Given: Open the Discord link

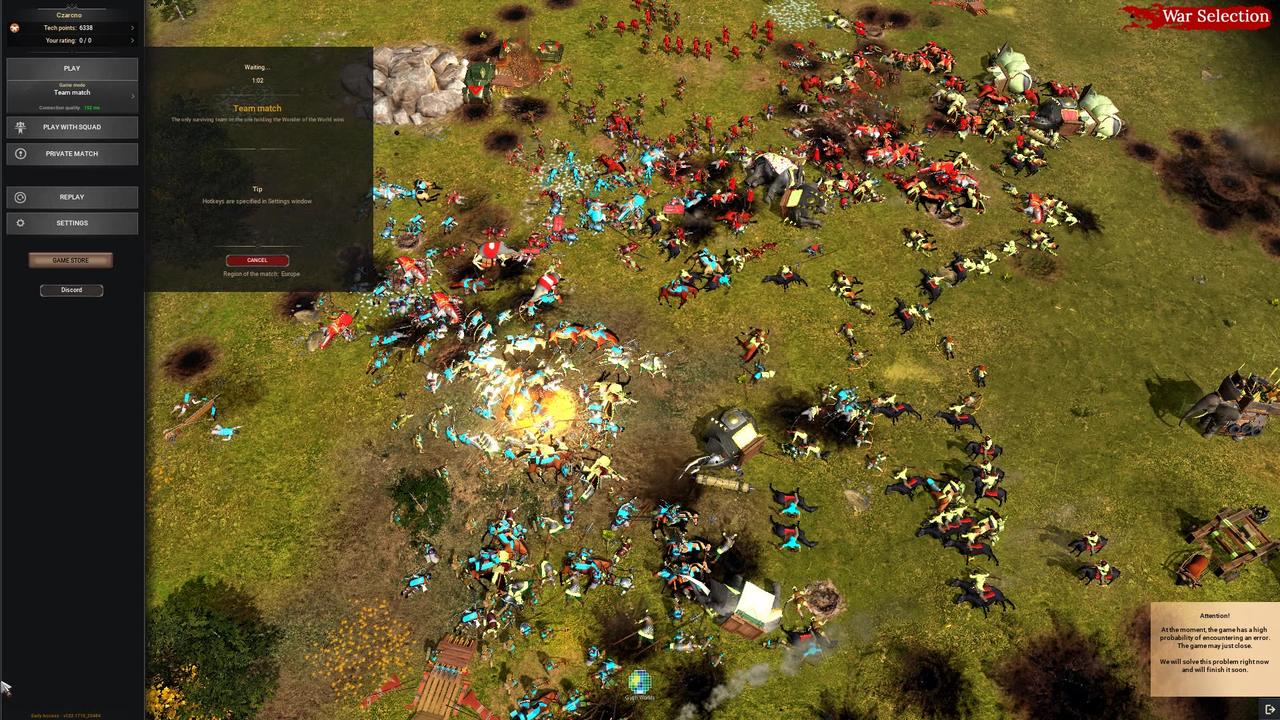Looking at the screenshot, I should coord(70,289).
